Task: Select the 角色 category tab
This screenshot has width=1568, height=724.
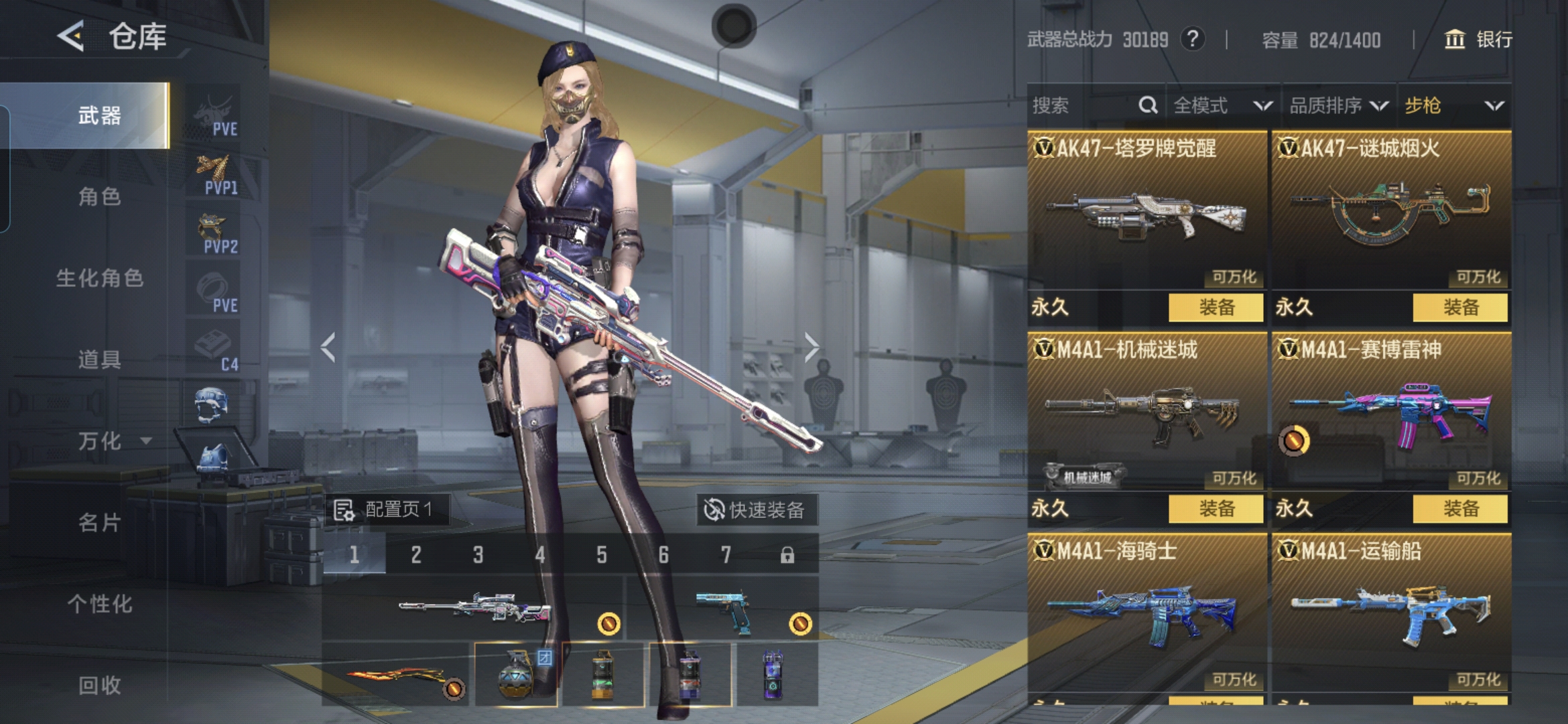Action: click(x=99, y=197)
